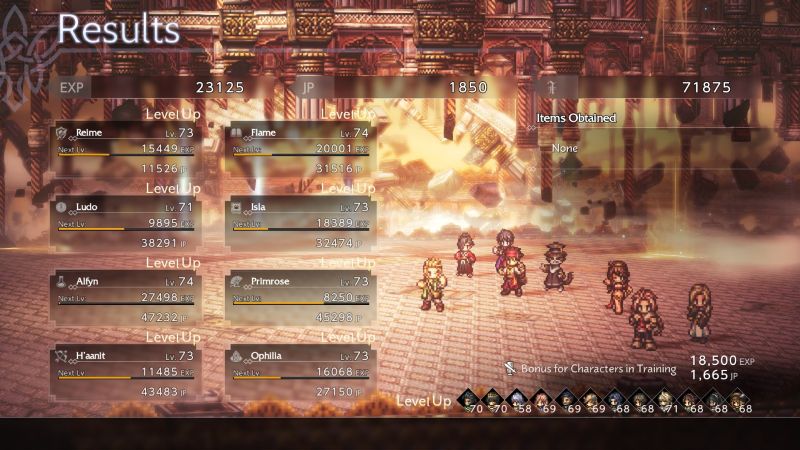Select Reime's result panel
The width and height of the screenshot is (800, 450).
[125, 150]
